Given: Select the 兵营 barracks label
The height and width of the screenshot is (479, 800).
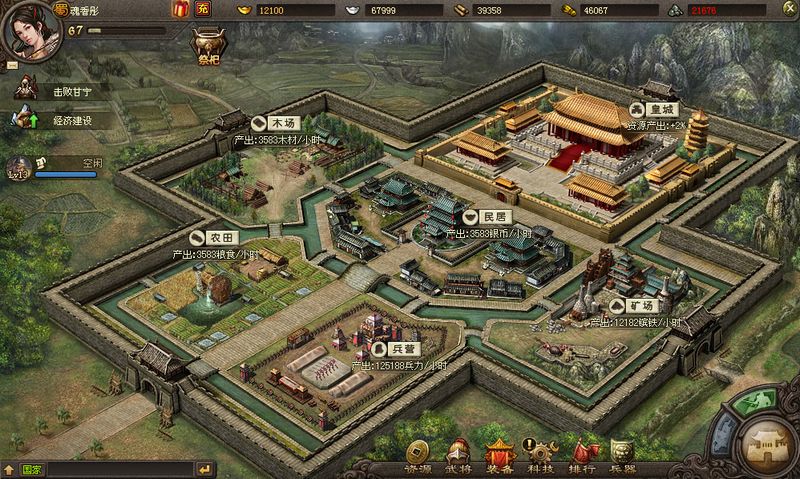Looking at the screenshot, I should click(396, 350).
